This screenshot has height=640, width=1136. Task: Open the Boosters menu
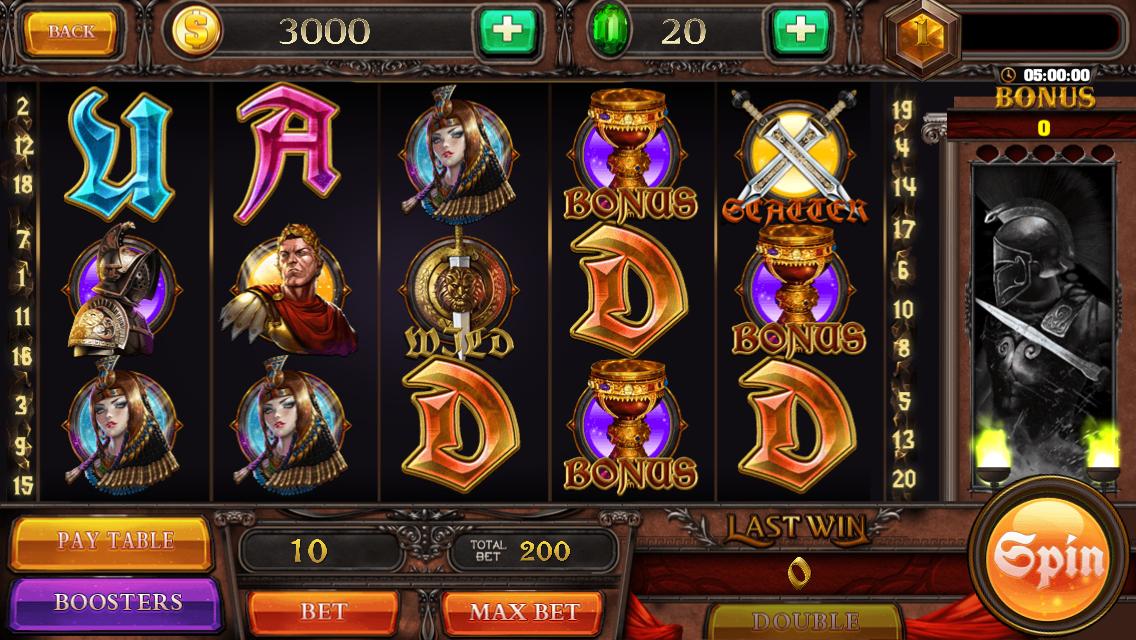point(117,602)
